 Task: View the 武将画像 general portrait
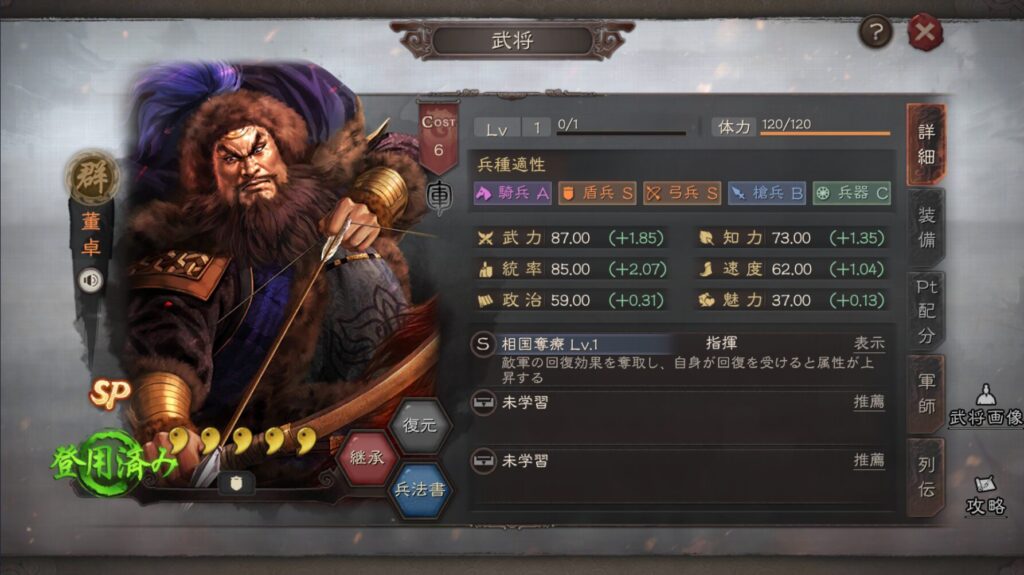985,405
